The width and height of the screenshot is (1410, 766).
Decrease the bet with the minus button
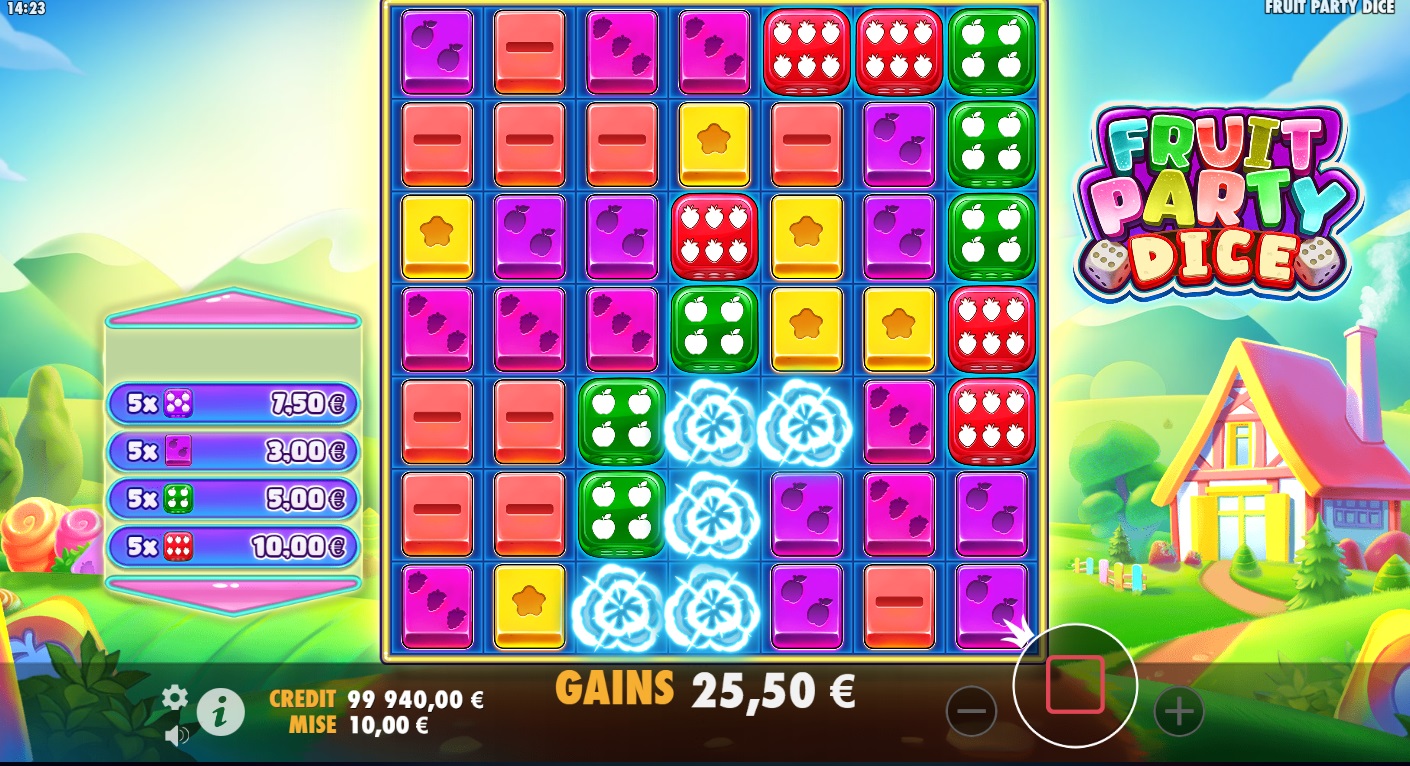click(971, 710)
